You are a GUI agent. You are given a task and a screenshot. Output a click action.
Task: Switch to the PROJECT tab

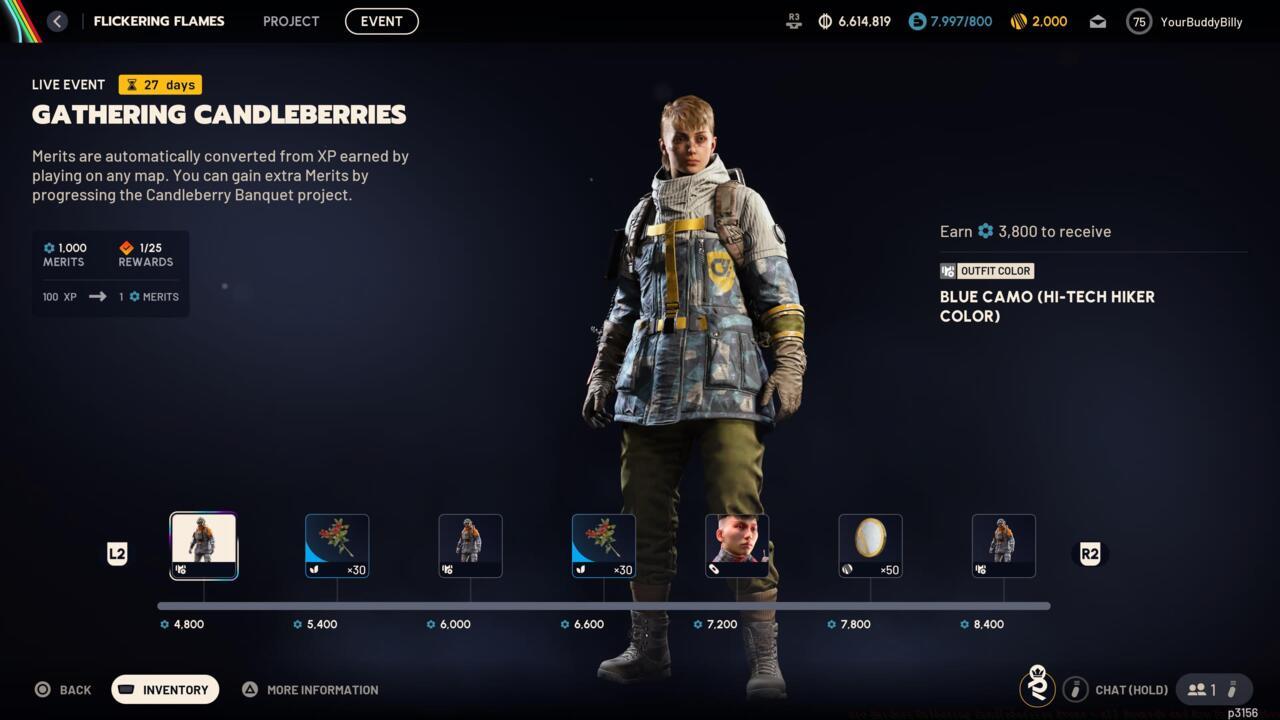coord(290,21)
